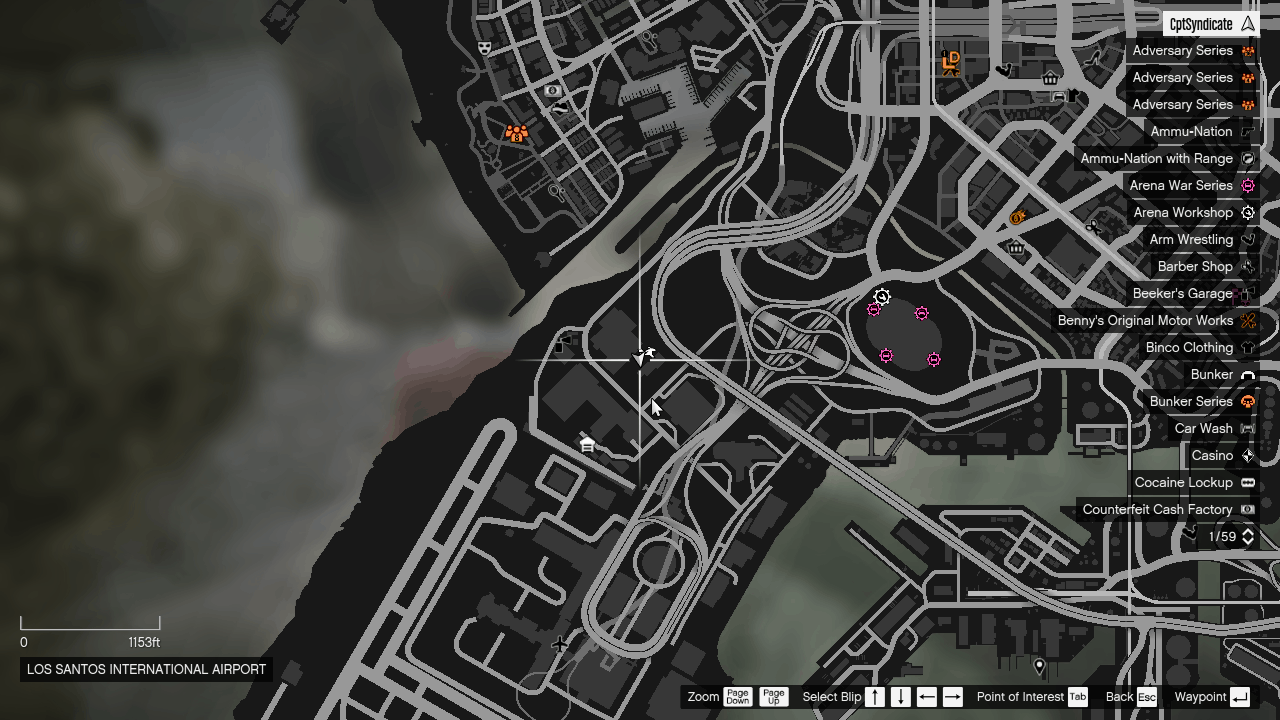Click the orange Bunker Series blip in the legend
Screen dimensions: 1280x720
pyautogui.click(x=1247, y=401)
